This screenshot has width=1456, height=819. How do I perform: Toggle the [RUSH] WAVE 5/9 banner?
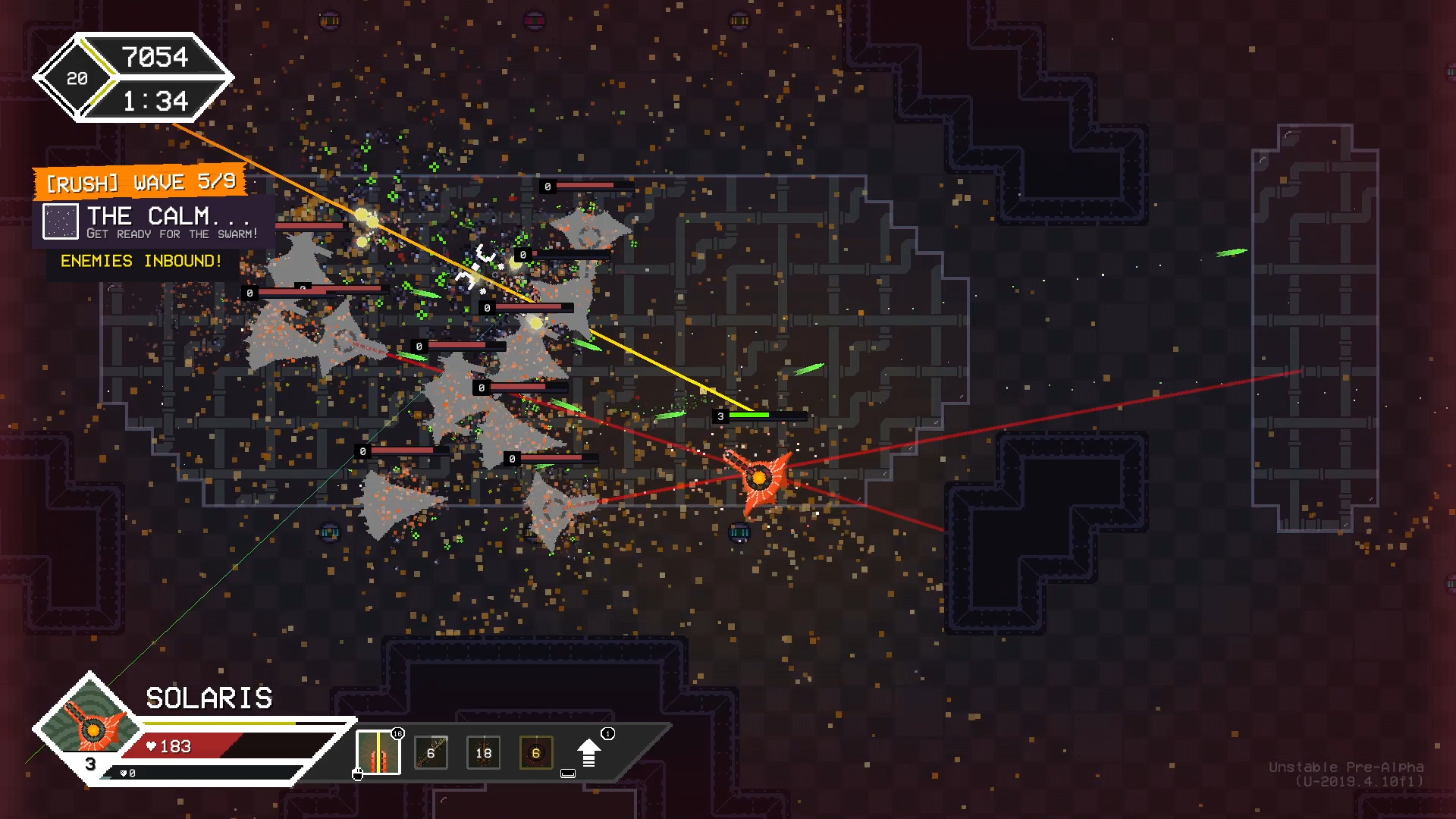pyautogui.click(x=140, y=181)
